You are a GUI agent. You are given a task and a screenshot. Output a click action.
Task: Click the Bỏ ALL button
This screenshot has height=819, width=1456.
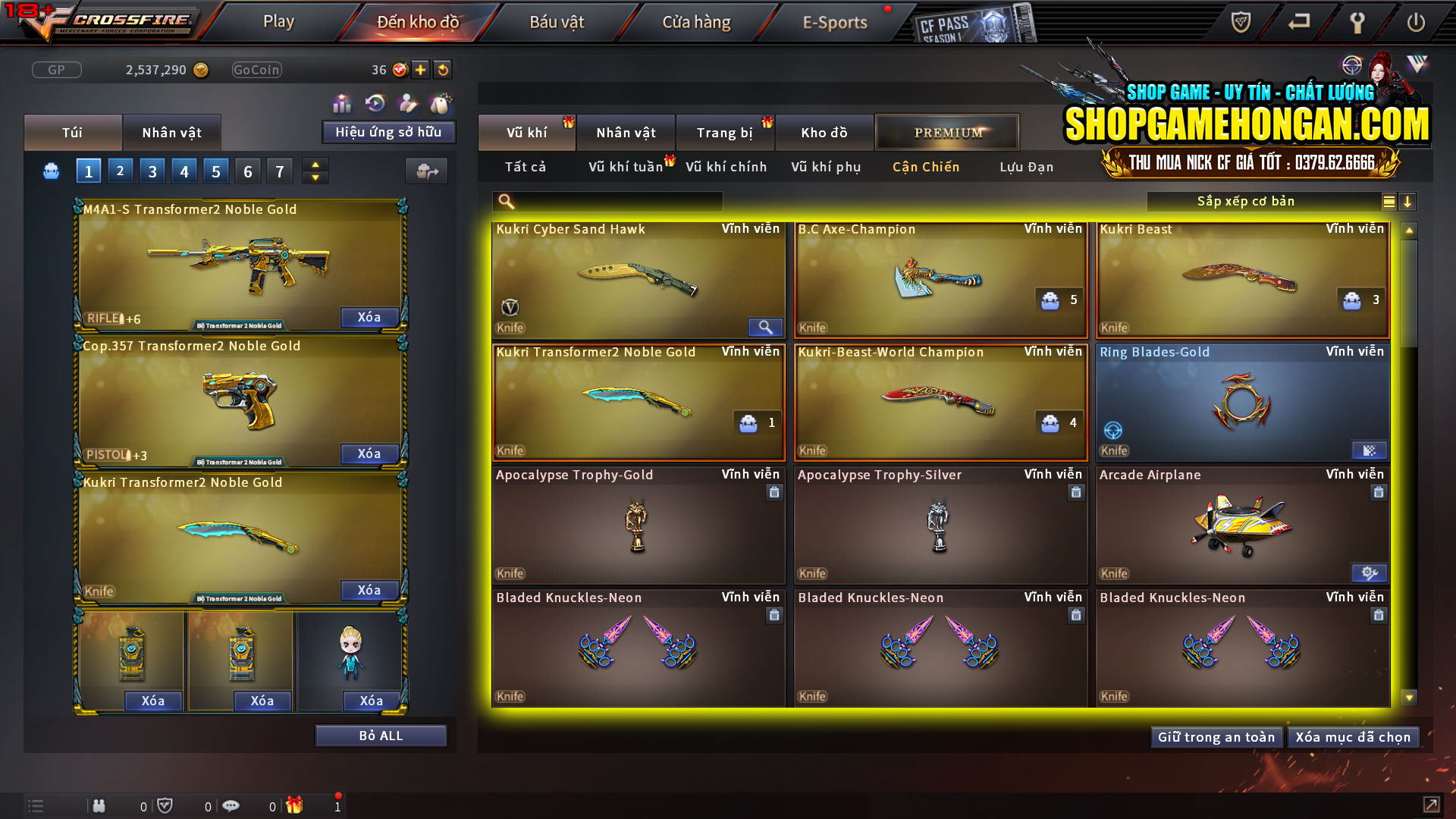tap(380, 734)
